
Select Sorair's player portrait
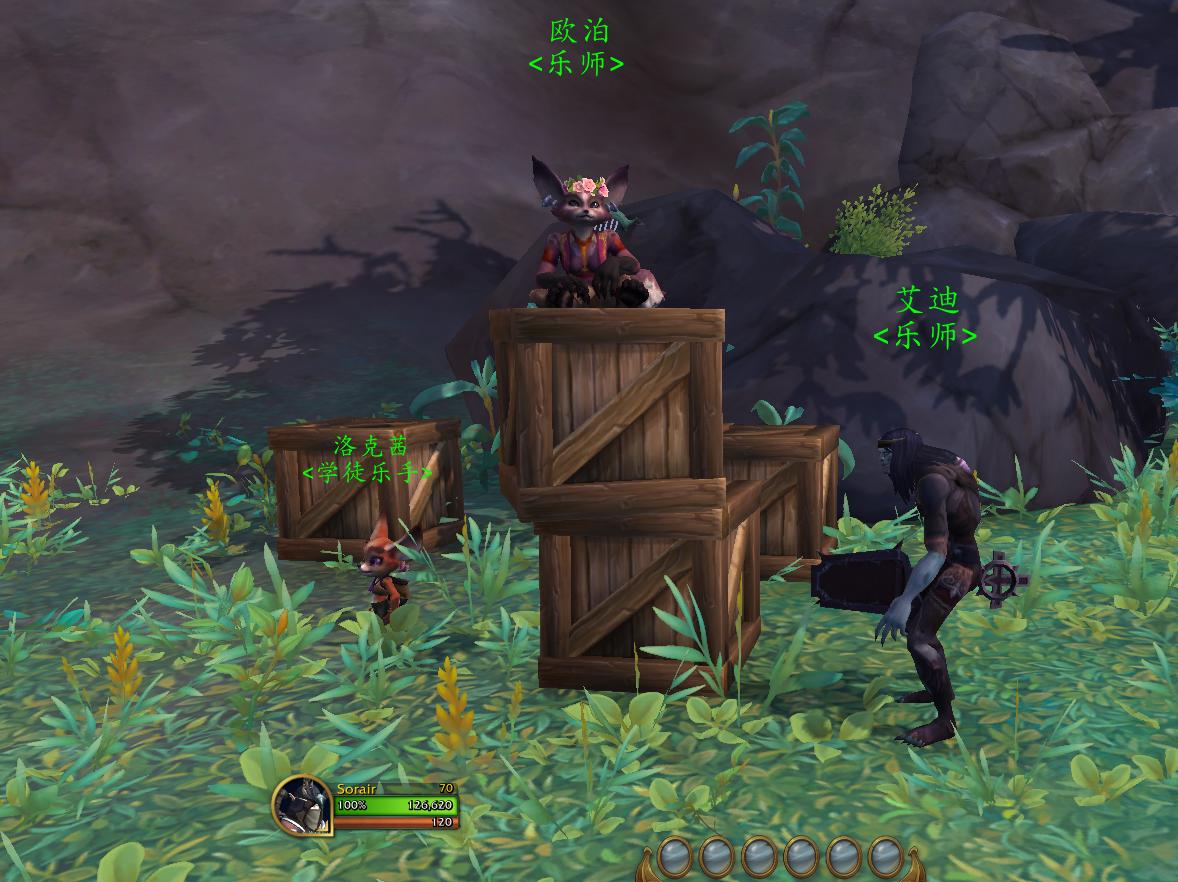[302, 806]
